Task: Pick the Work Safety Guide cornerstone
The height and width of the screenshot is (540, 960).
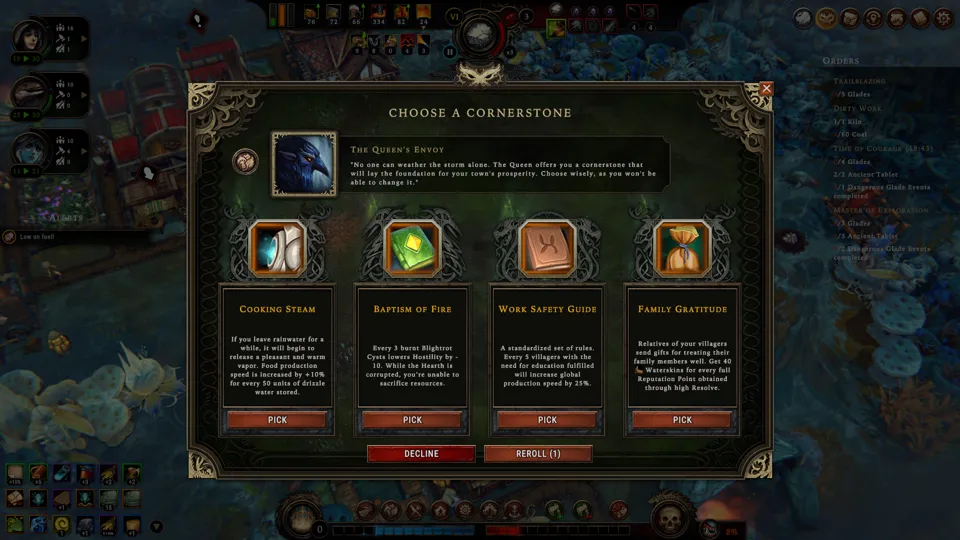Action: pyautogui.click(x=547, y=420)
